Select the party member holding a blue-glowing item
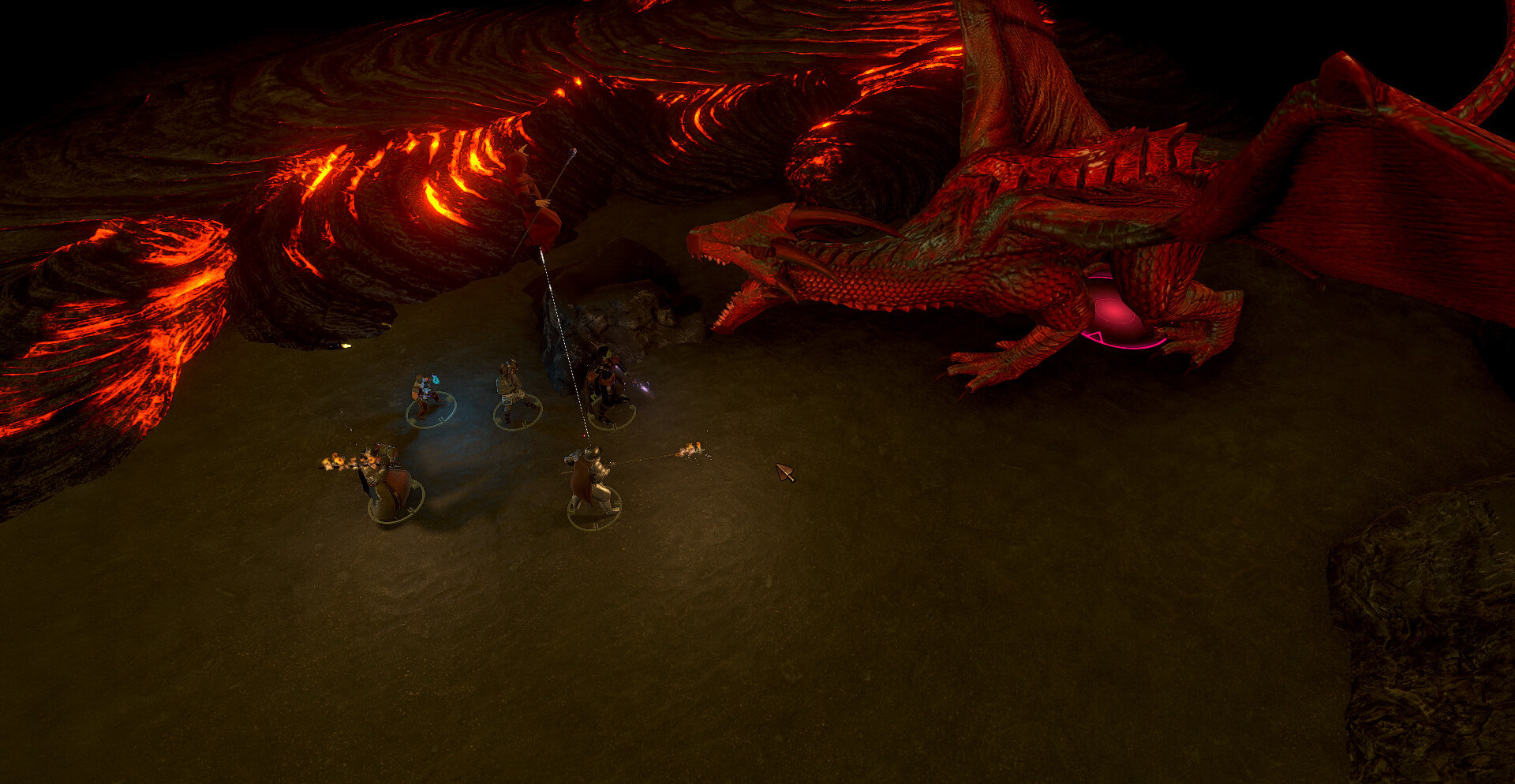Viewport: 1515px width, 784px height. pos(427,396)
